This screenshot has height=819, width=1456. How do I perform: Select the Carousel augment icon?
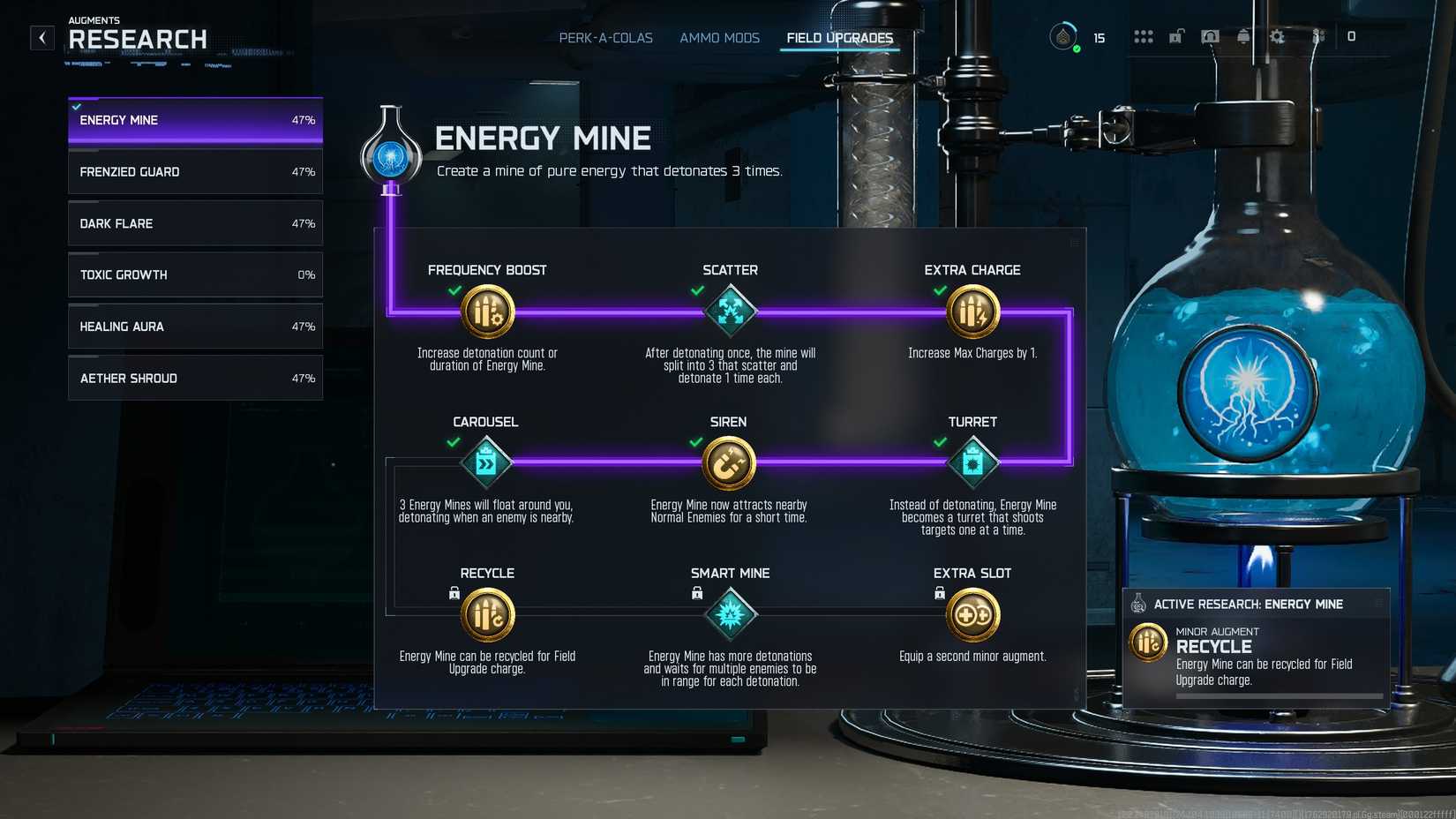[x=485, y=462]
